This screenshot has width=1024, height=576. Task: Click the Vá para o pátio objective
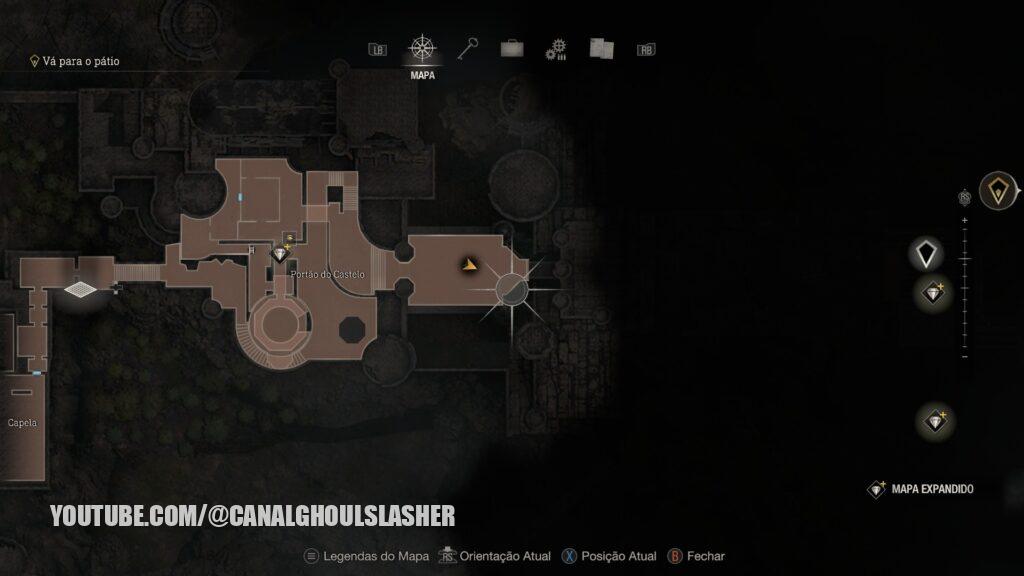[78, 61]
